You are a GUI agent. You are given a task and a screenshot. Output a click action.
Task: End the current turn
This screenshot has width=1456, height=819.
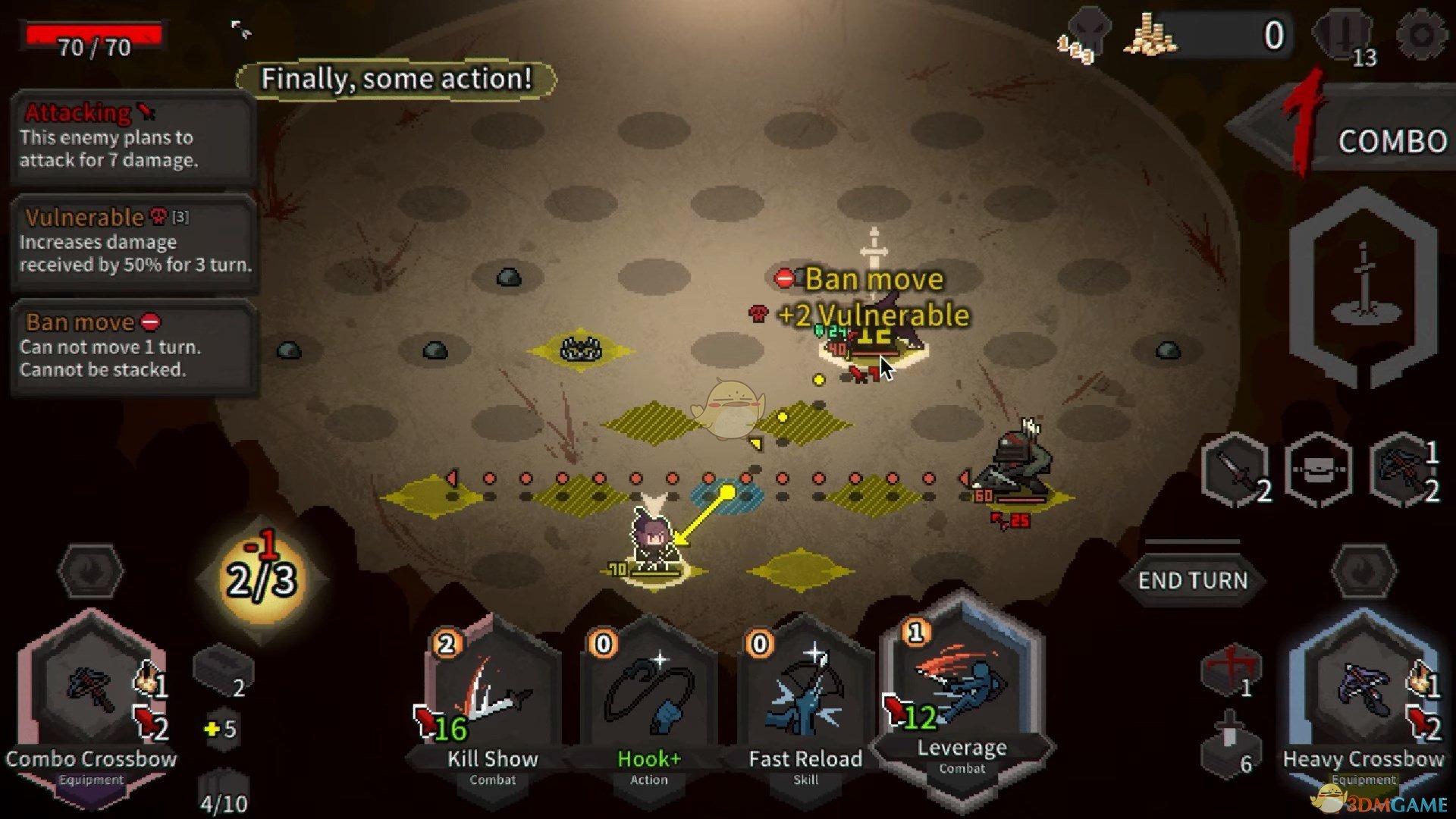[x=1192, y=580]
